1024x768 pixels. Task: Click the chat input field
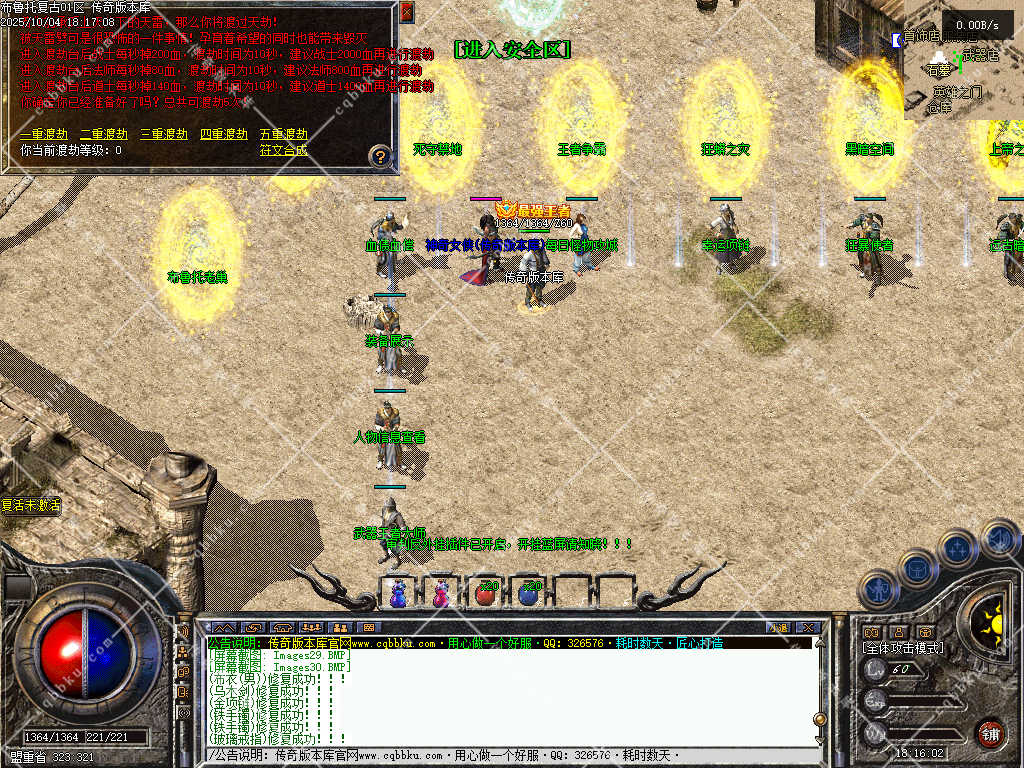(500, 756)
